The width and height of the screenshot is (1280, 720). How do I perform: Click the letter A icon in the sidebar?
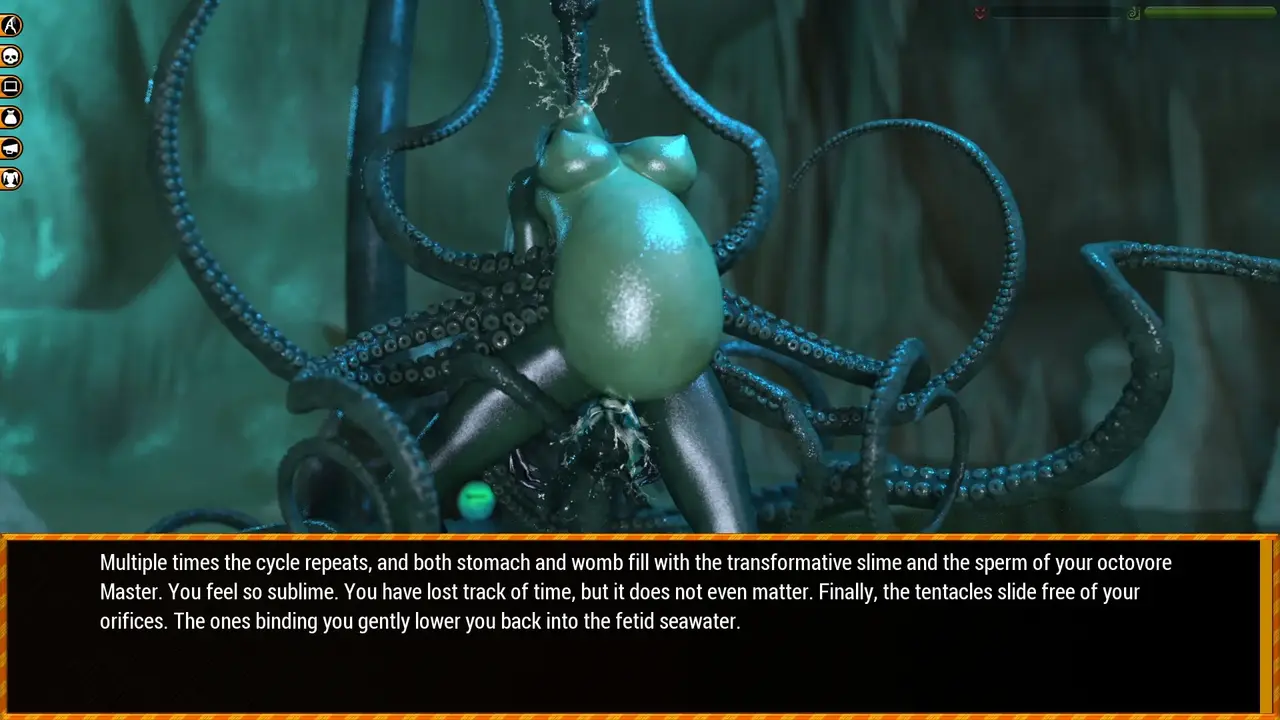pyautogui.click(x=11, y=25)
